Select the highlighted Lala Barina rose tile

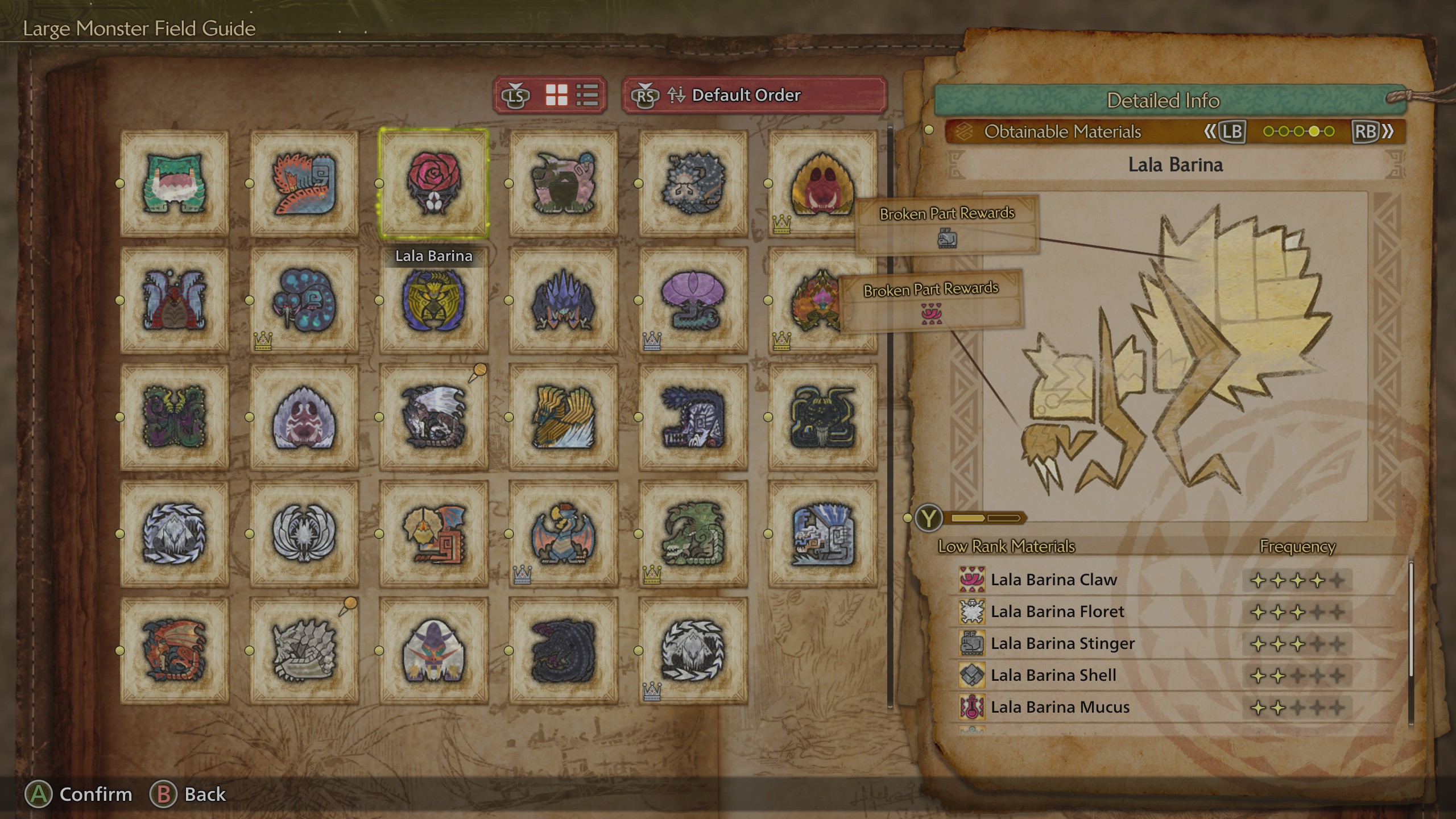click(434, 183)
